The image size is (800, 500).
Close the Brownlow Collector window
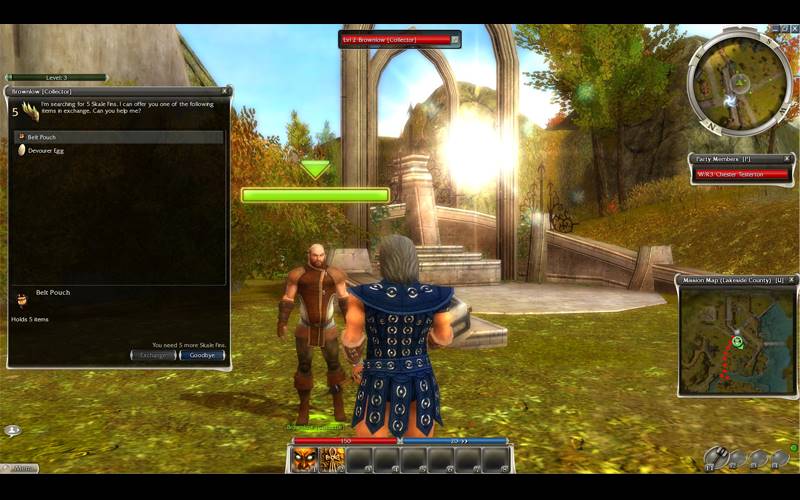tap(224, 91)
